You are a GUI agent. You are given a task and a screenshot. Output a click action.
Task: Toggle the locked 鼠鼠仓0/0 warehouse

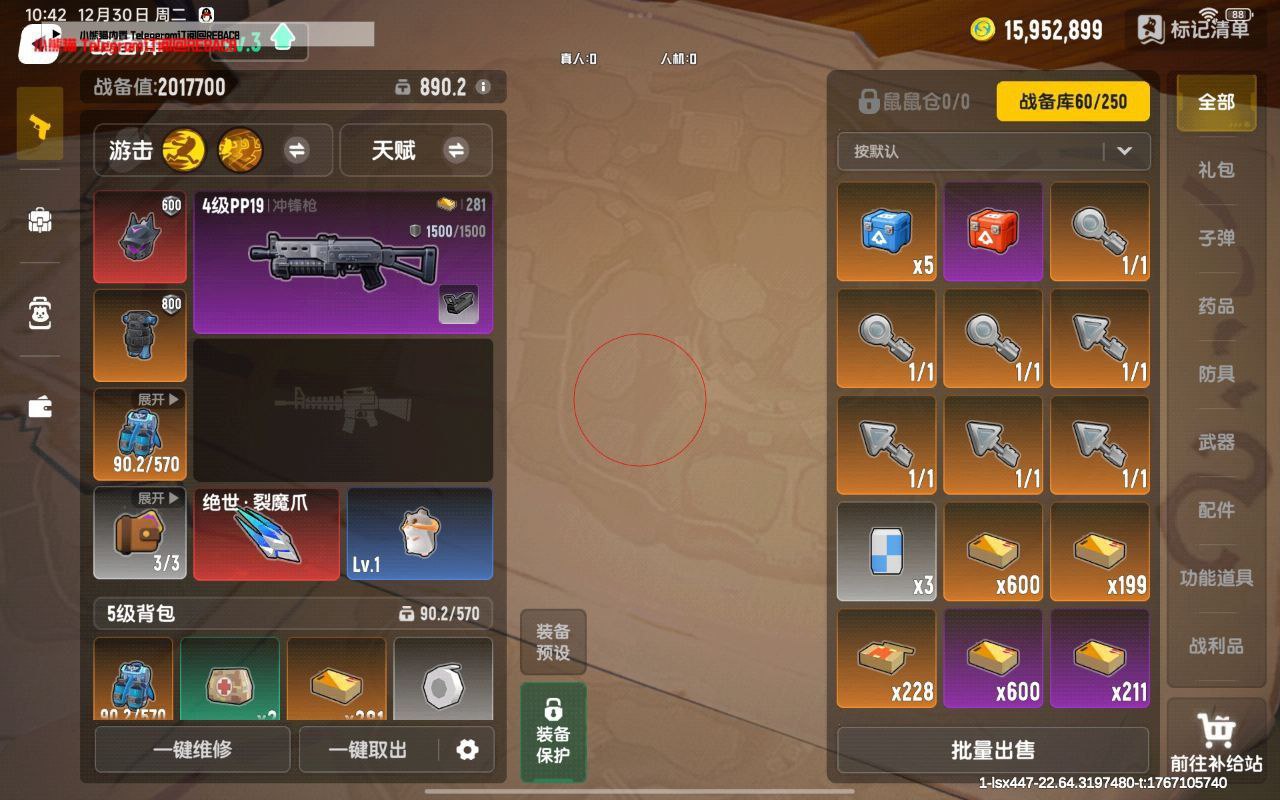point(915,100)
